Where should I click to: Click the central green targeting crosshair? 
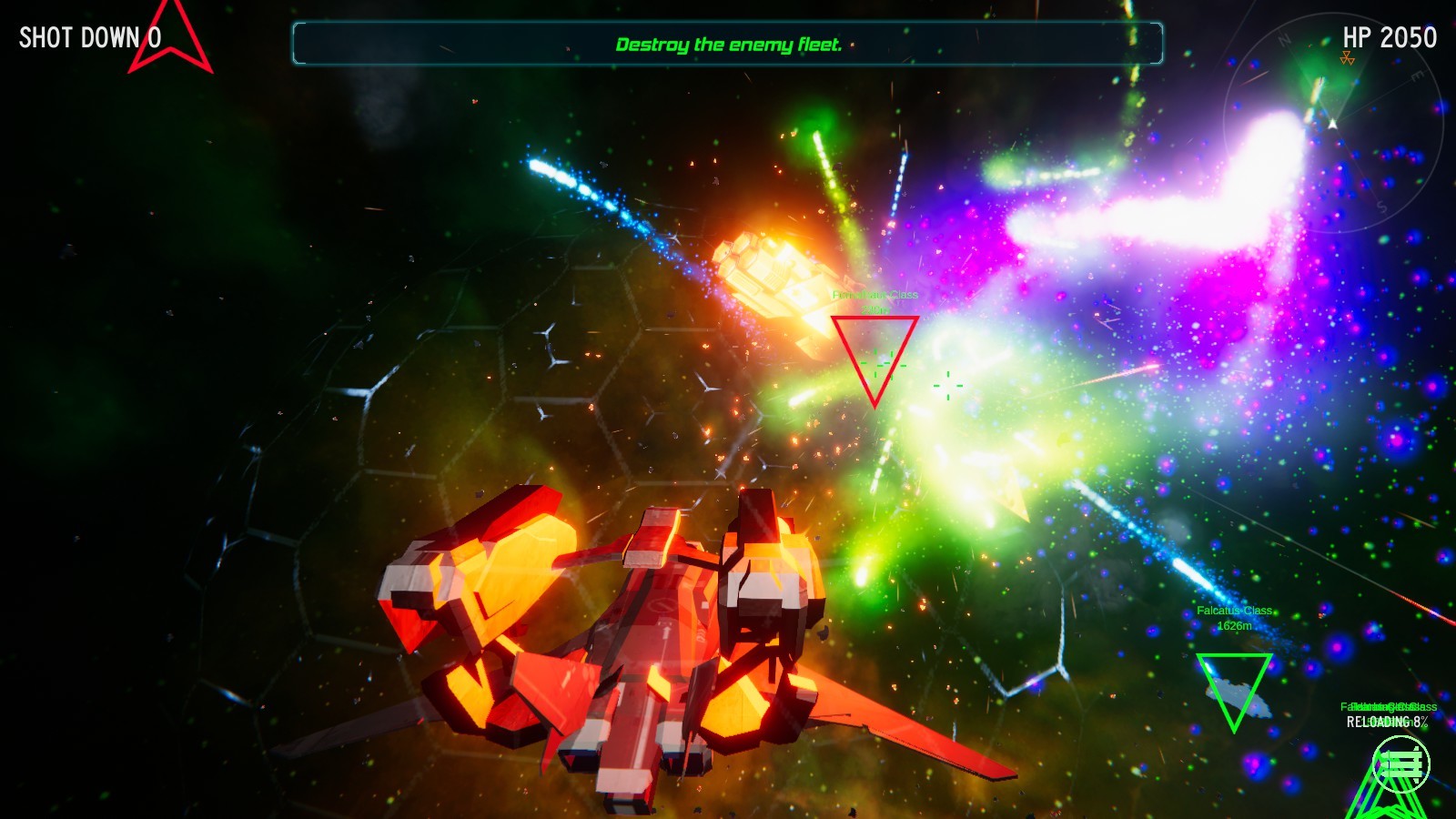883,364
